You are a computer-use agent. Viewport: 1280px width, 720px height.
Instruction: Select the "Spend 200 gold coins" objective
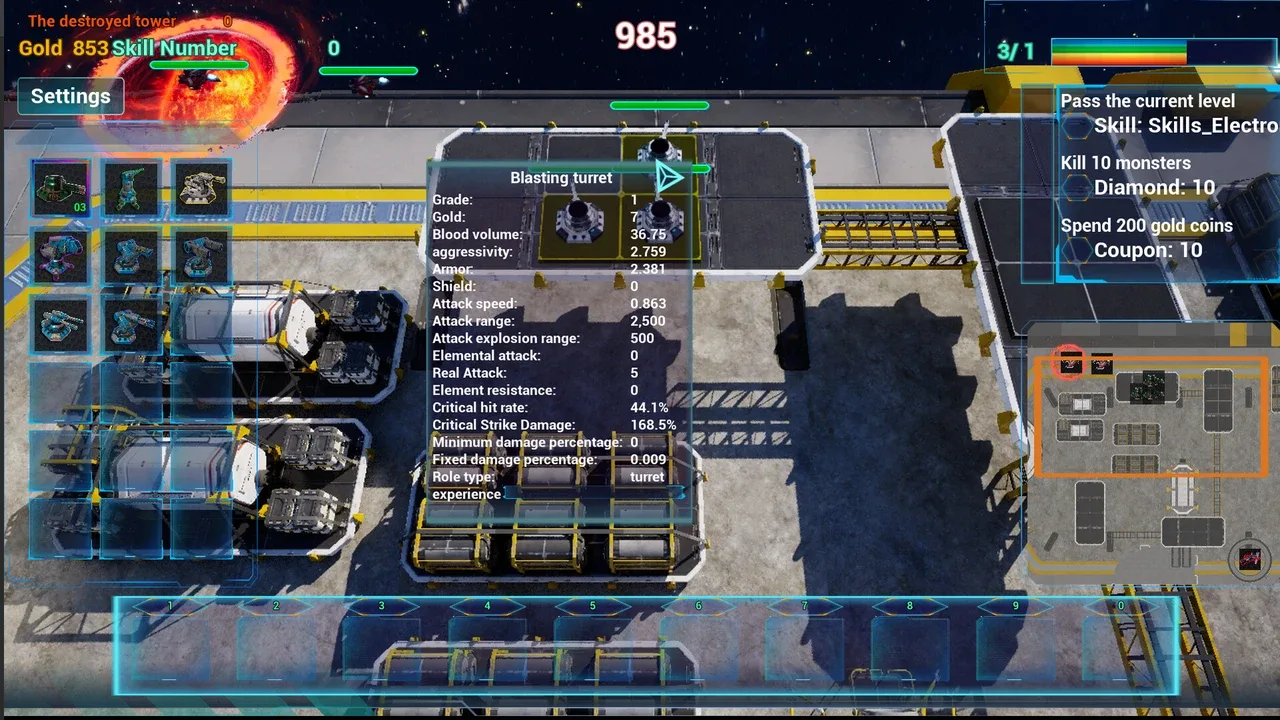click(x=1146, y=226)
